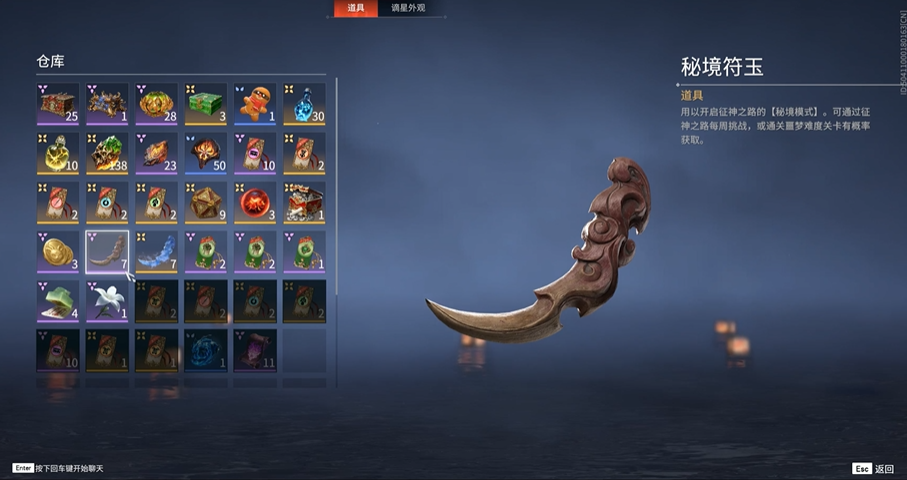Select the golden polyhedron dice item

(205, 202)
